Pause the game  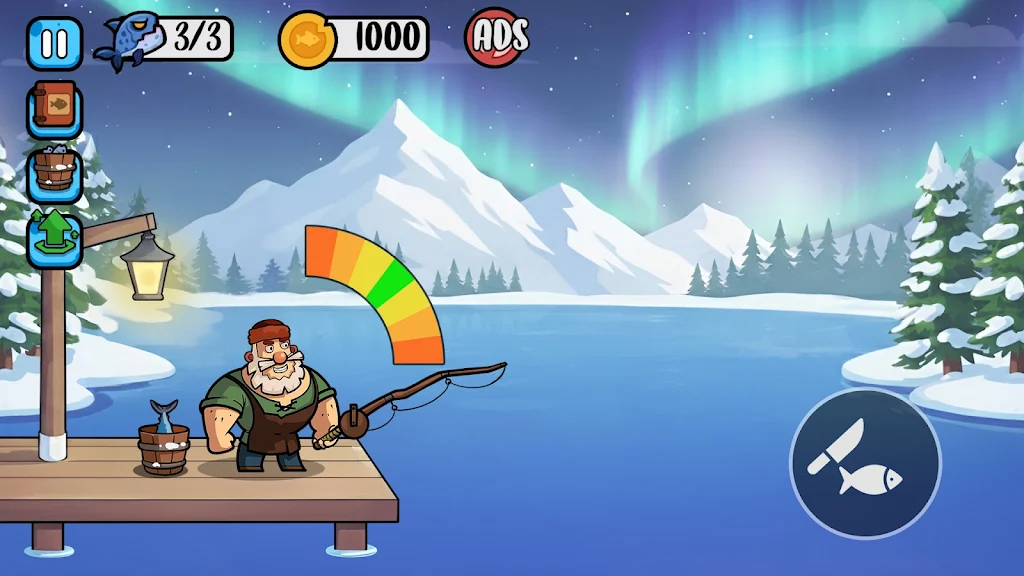point(54,43)
